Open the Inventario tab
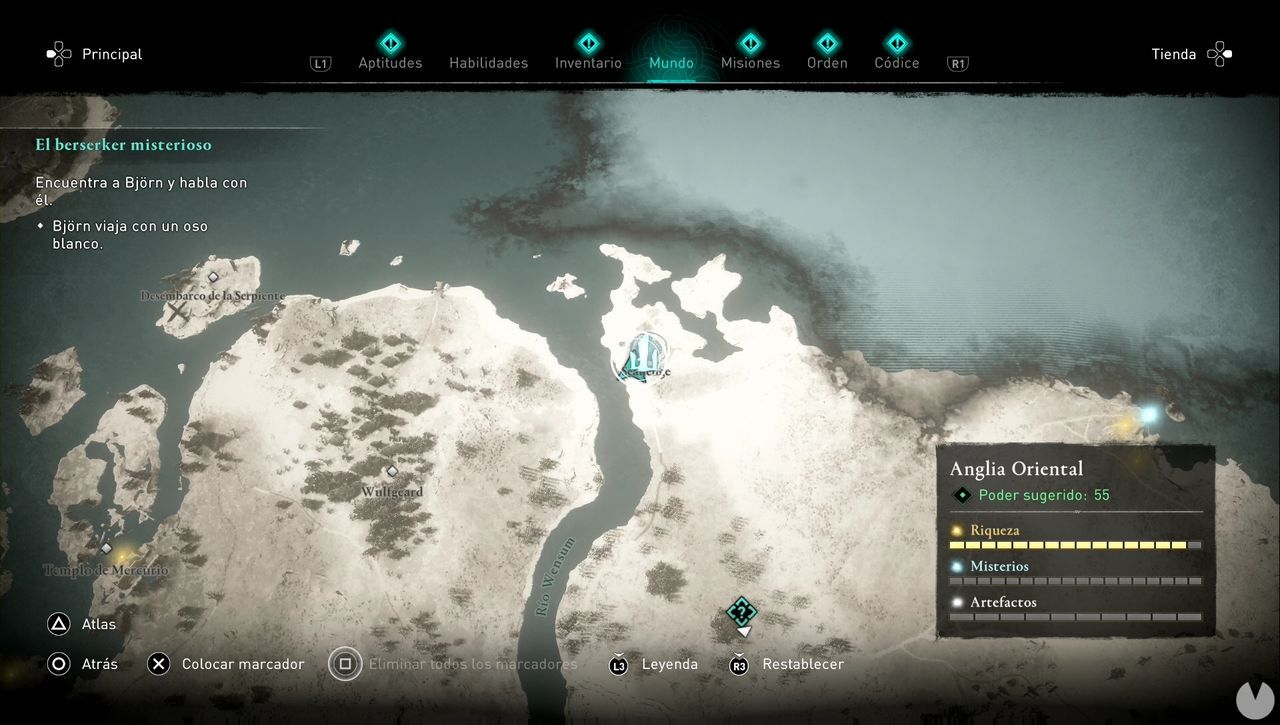This screenshot has width=1280, height=725. click(x=588, y=62)
